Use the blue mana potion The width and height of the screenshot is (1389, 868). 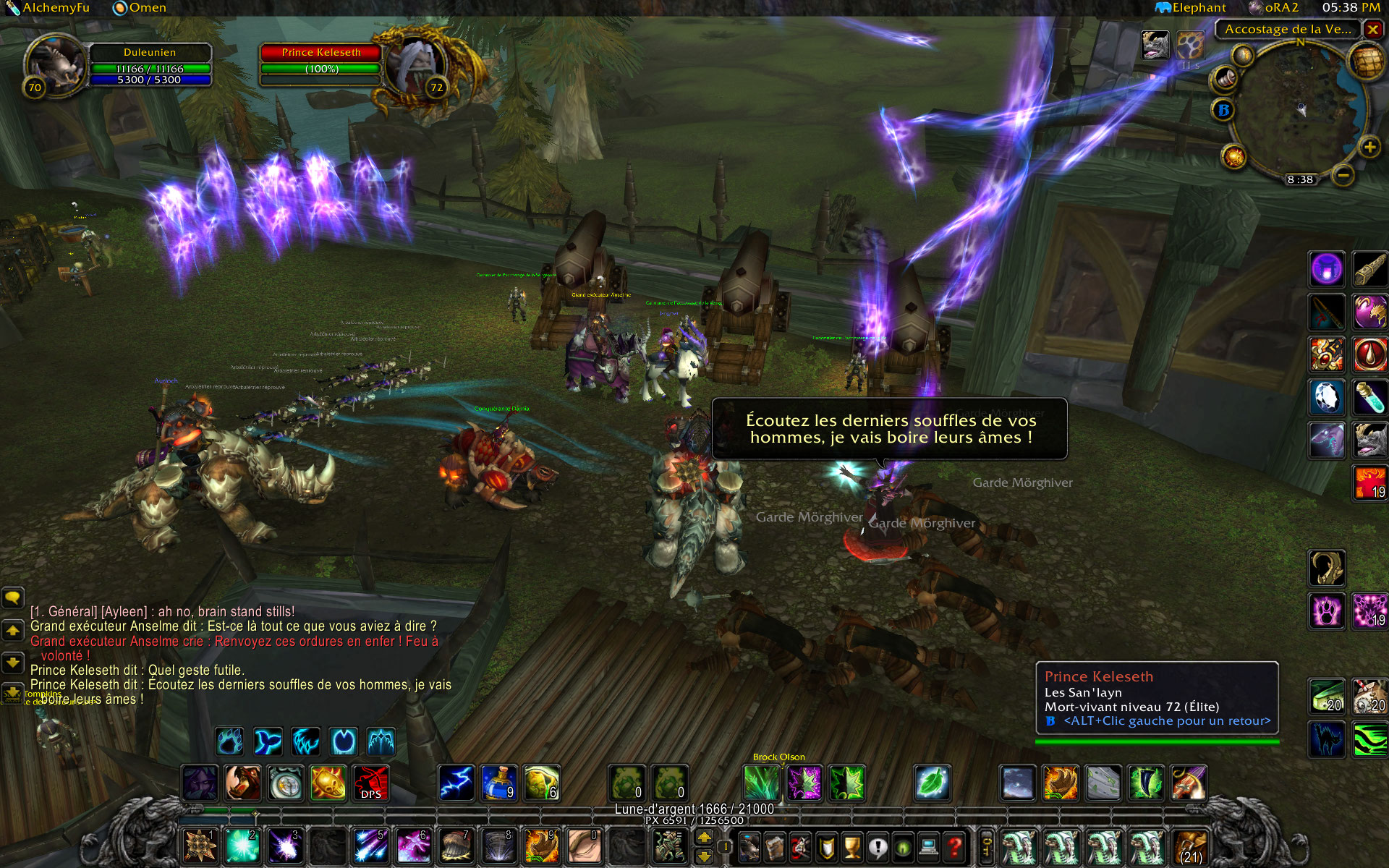pyautogui.click(x=499, y=783)
